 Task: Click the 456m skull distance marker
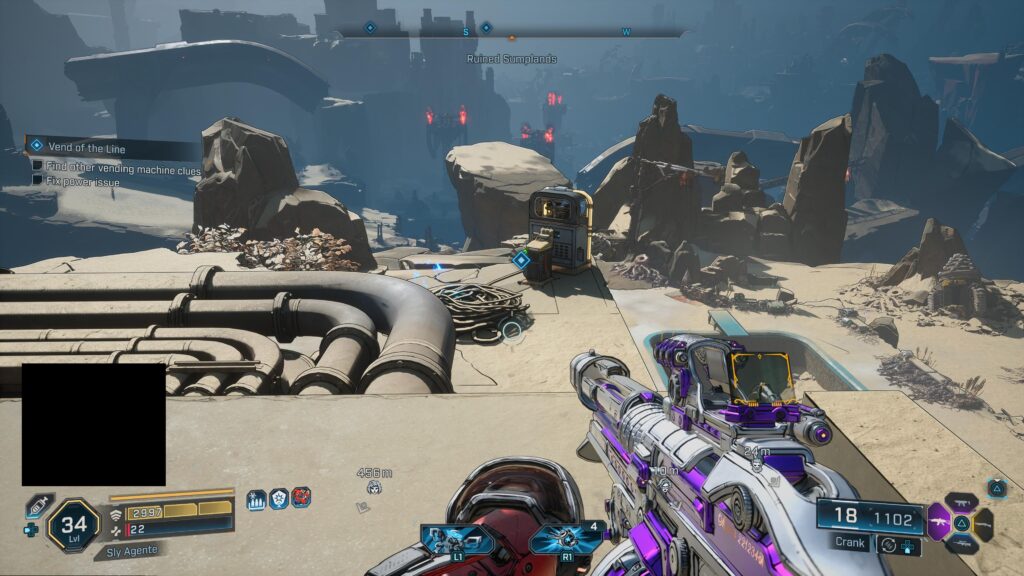click(x=373, y=481)
